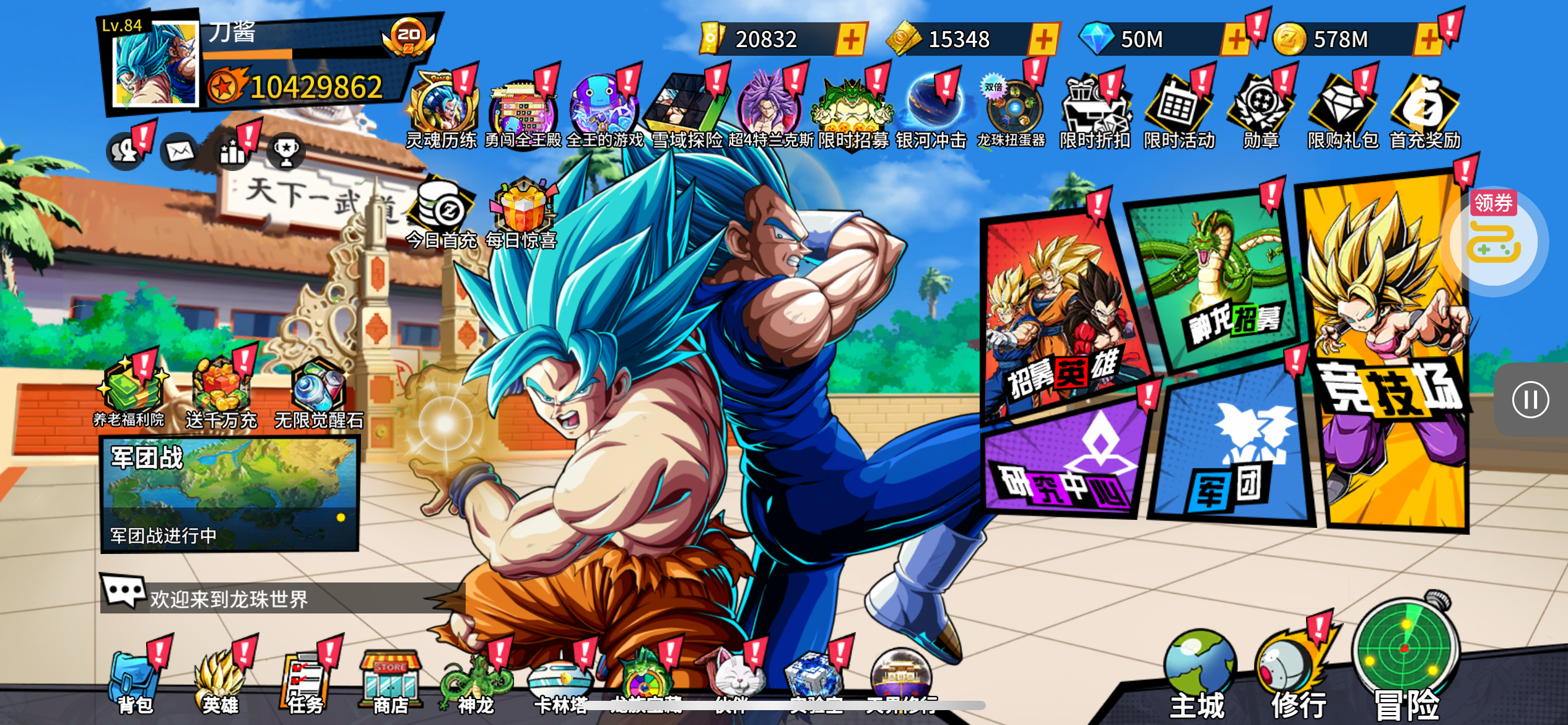
Task: Open the 军团战 legion war map banner
Action: click(230, 494)
